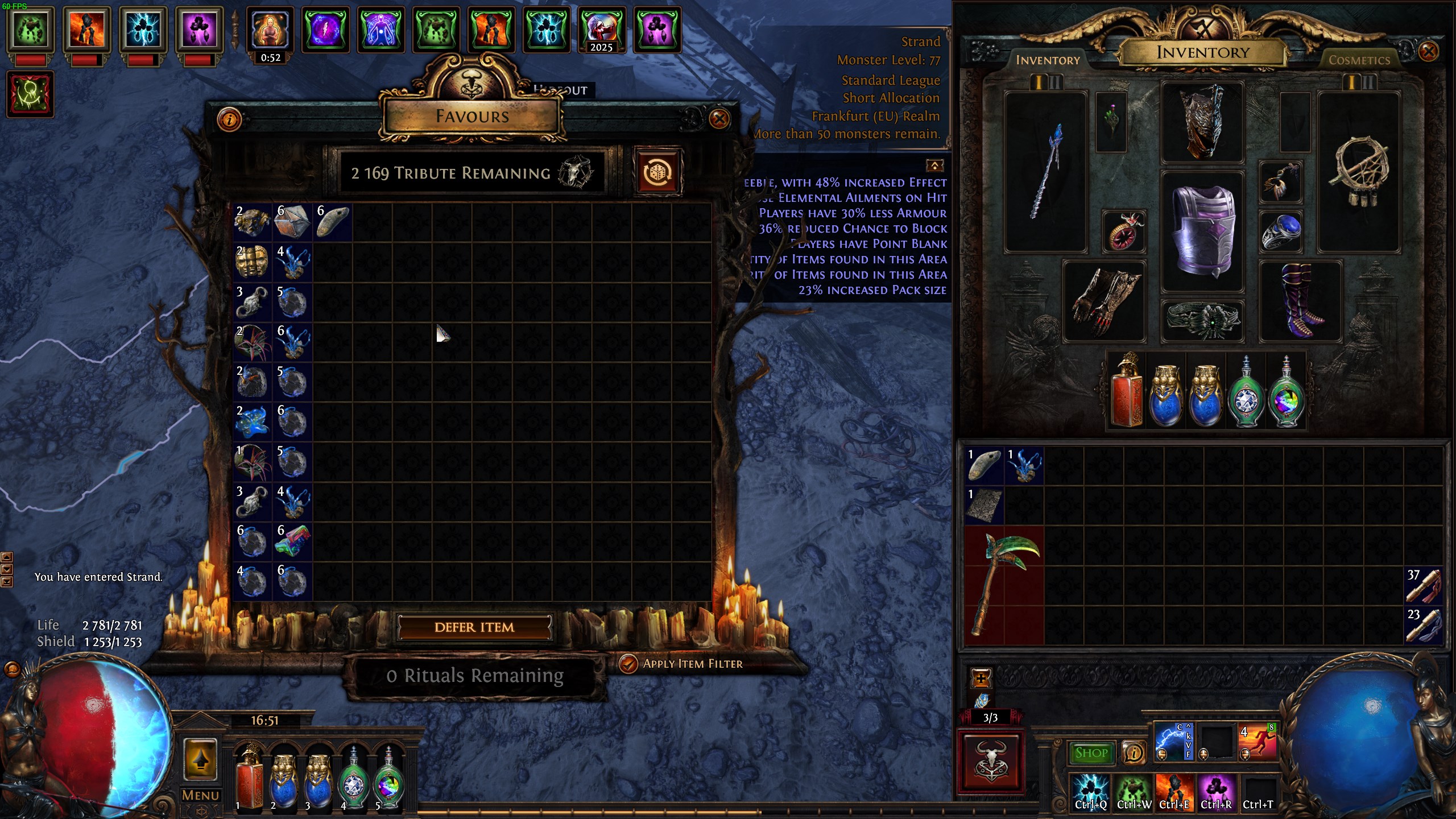The height and width of the screenshot is (819, 1456).
Task: Select the green scythe axe in inventory
Action: [x=1004, y=586]
